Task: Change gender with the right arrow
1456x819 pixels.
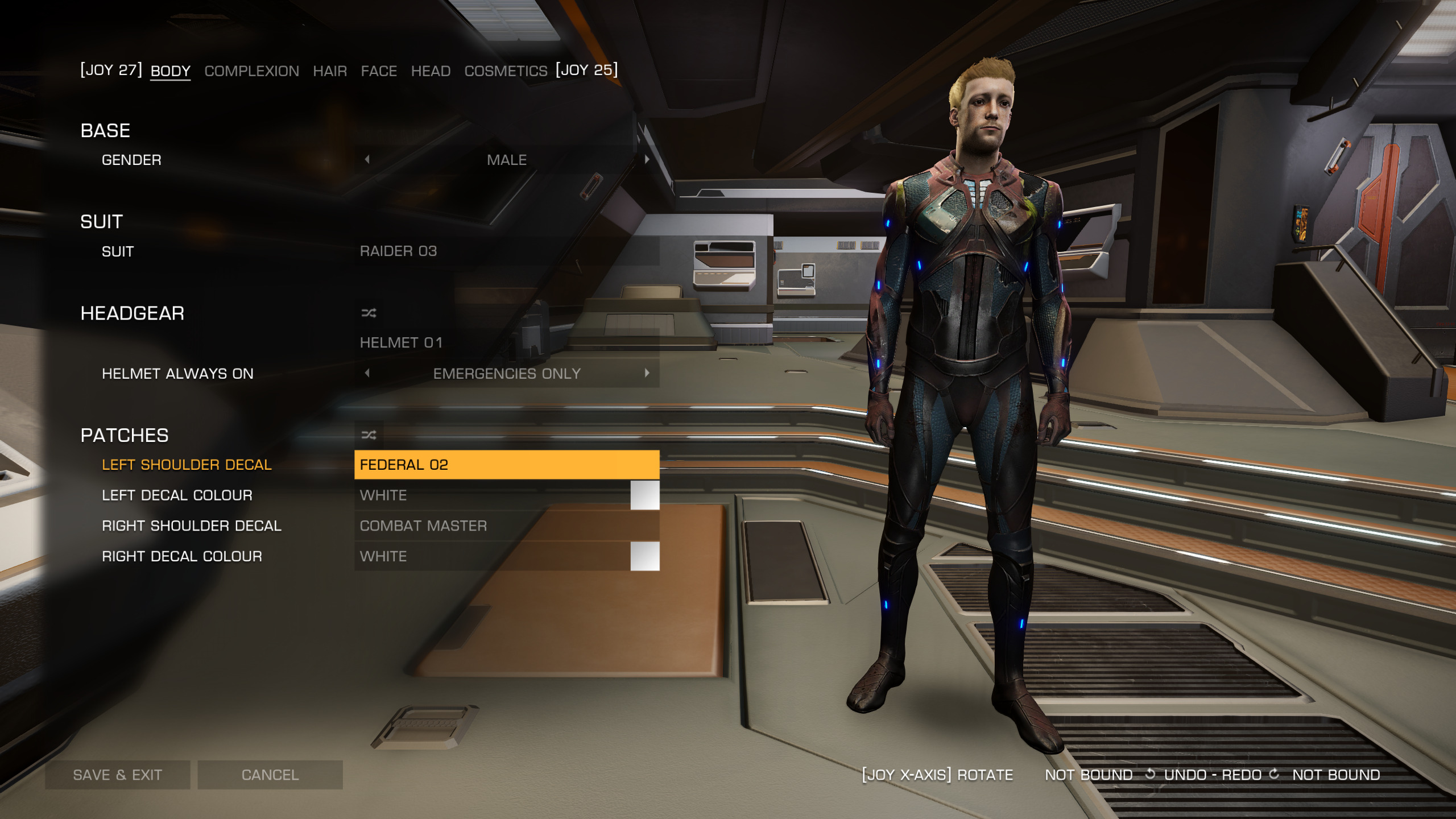Action: point(647,160)
